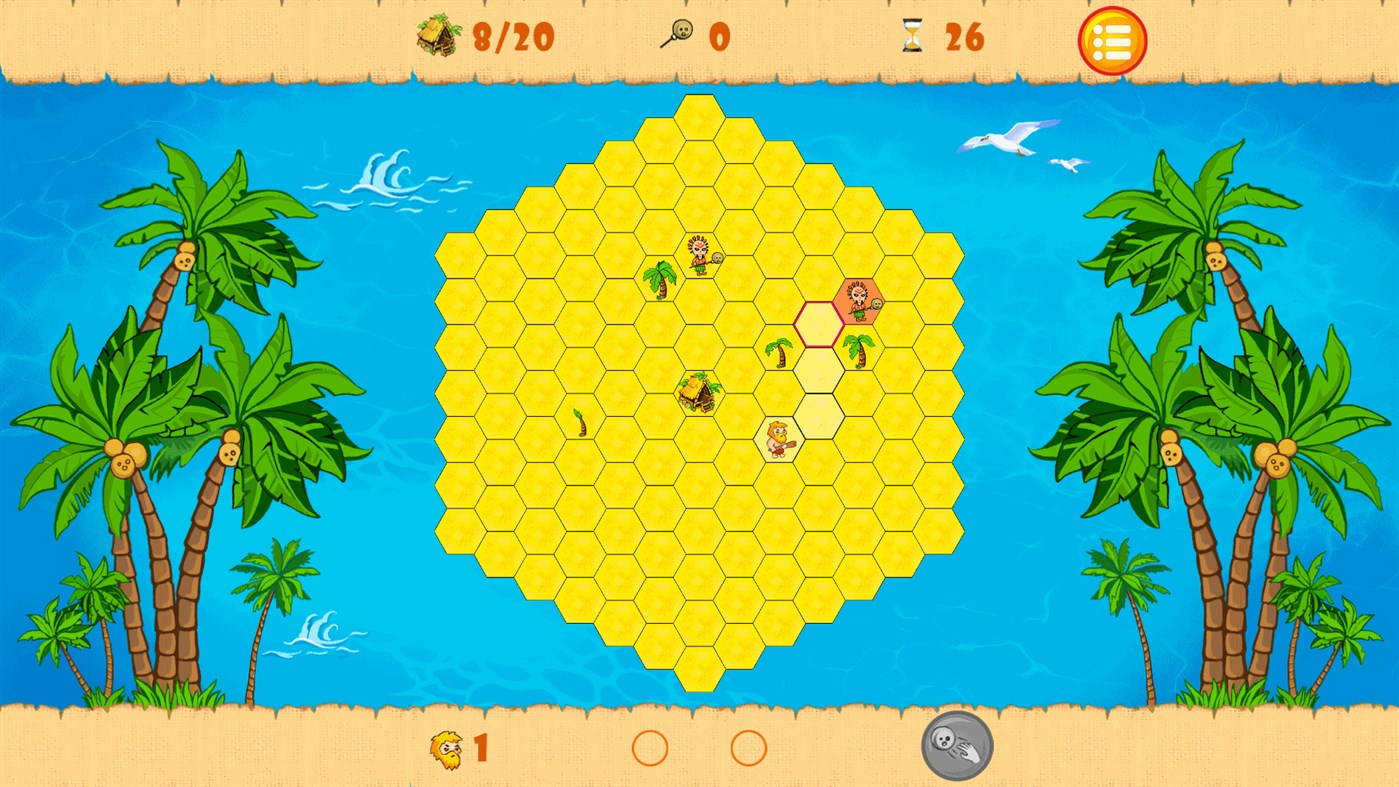The width and height of the screenshot is (1399, 787).
Task: Select the shaman holding the skull staff
Action: [697, 258]
